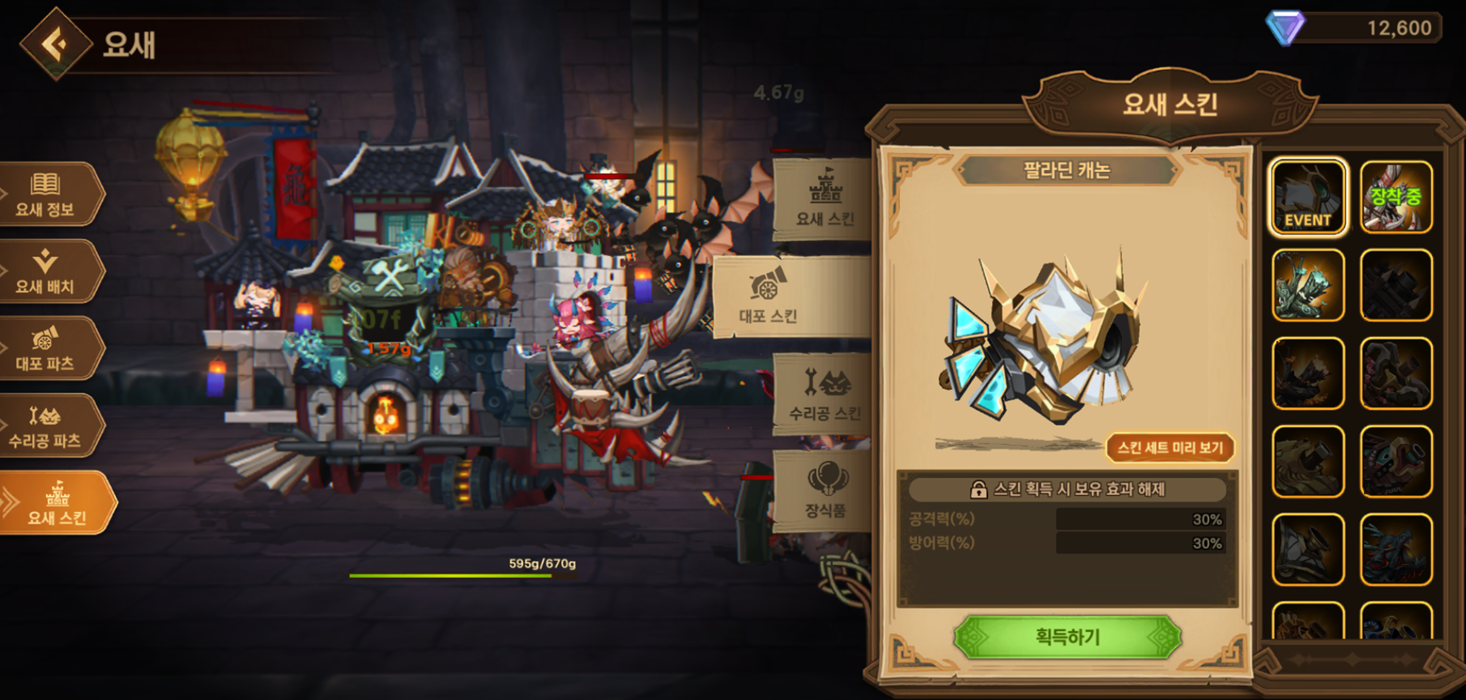Click the green 획득하기 button
This screenshot has height=700, width=1466.
click(x=1067, y=637)
